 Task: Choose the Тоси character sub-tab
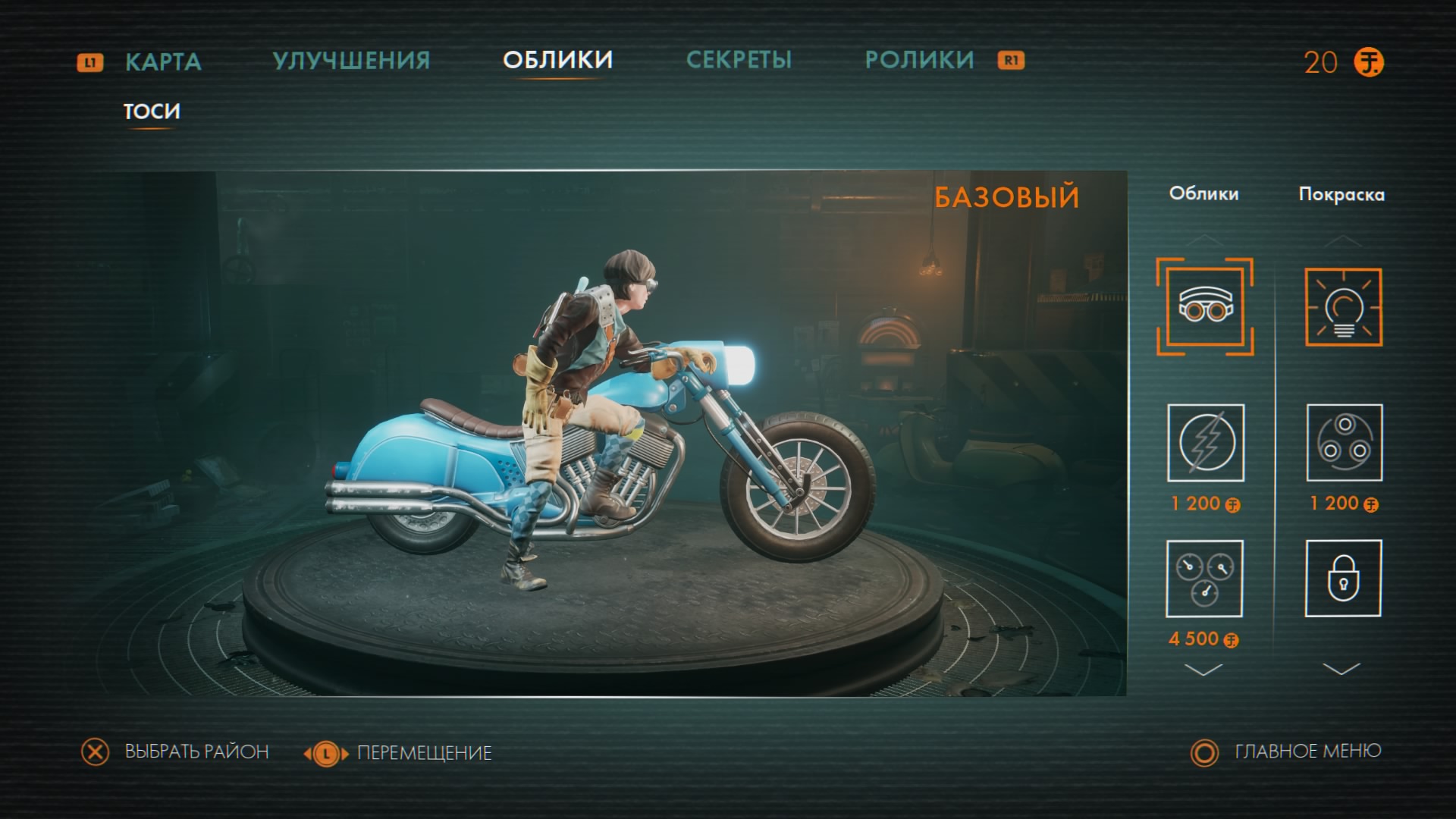152,111
